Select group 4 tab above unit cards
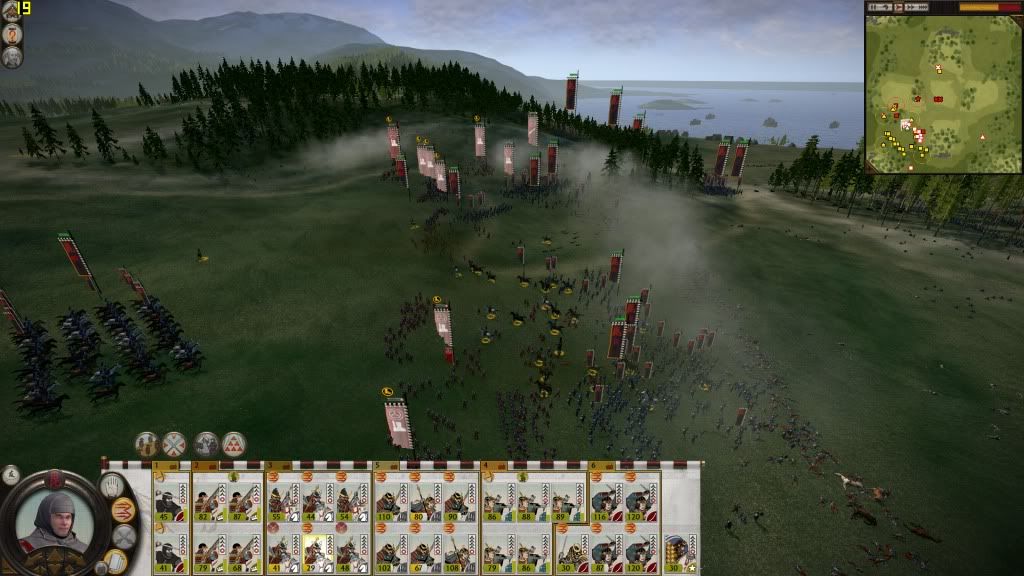Image resolution: width=1024 pixels, height=576 pixels. [x=486, y=466]
